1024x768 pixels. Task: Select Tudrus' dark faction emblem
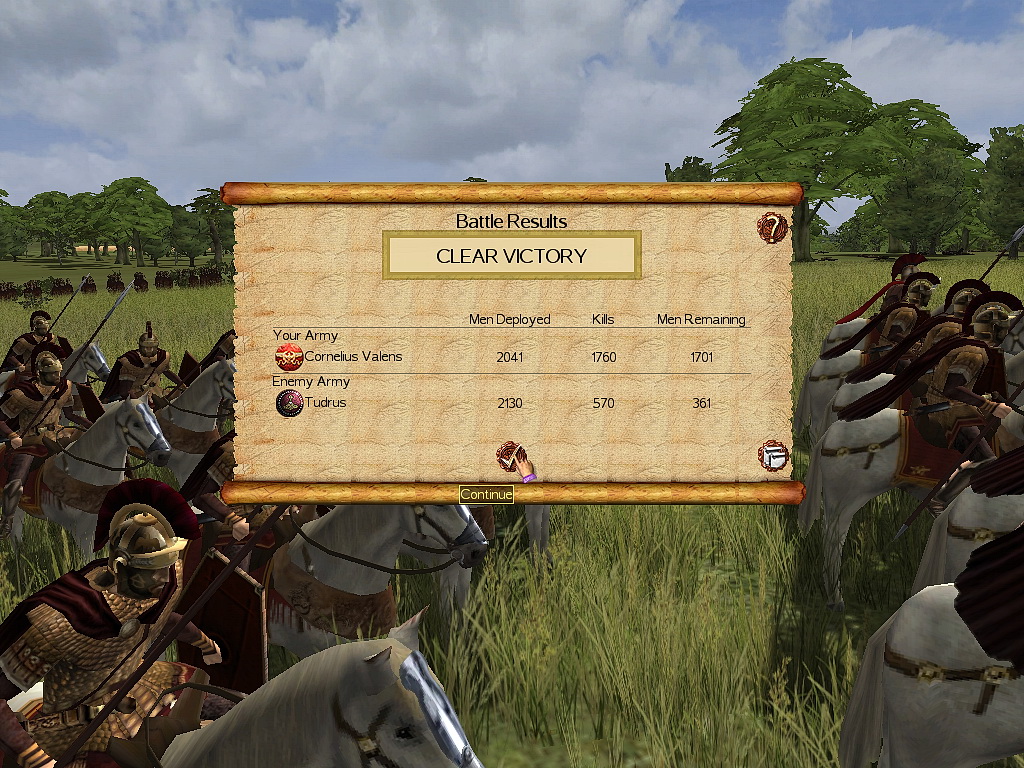click(289, 403)
